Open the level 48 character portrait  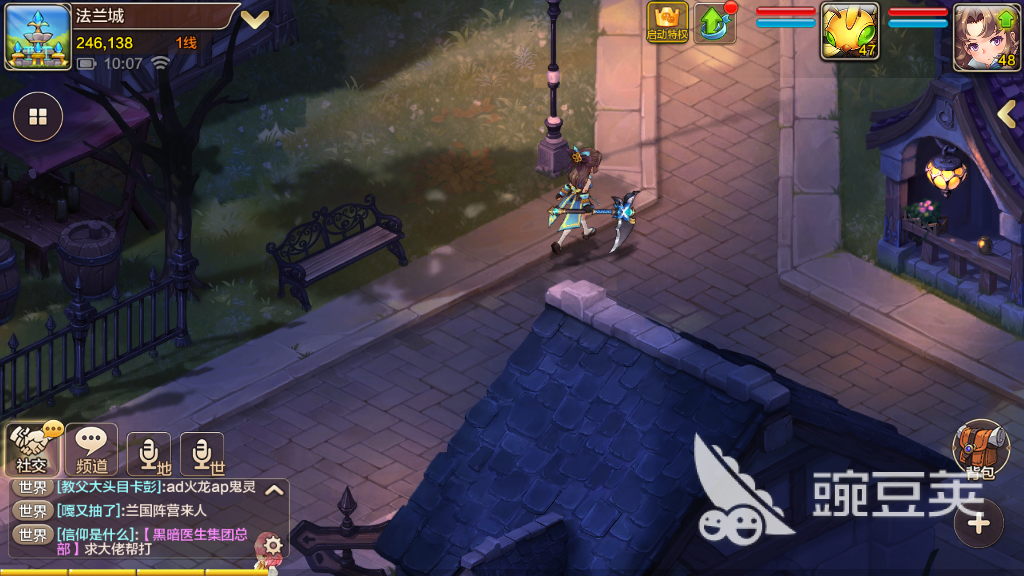[984, 36]
